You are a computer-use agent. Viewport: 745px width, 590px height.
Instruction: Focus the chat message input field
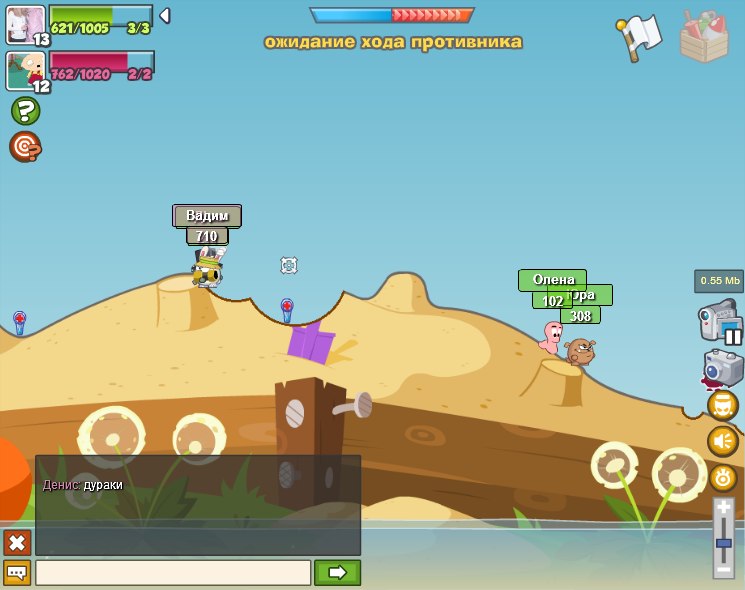click(x=173, y=573)
